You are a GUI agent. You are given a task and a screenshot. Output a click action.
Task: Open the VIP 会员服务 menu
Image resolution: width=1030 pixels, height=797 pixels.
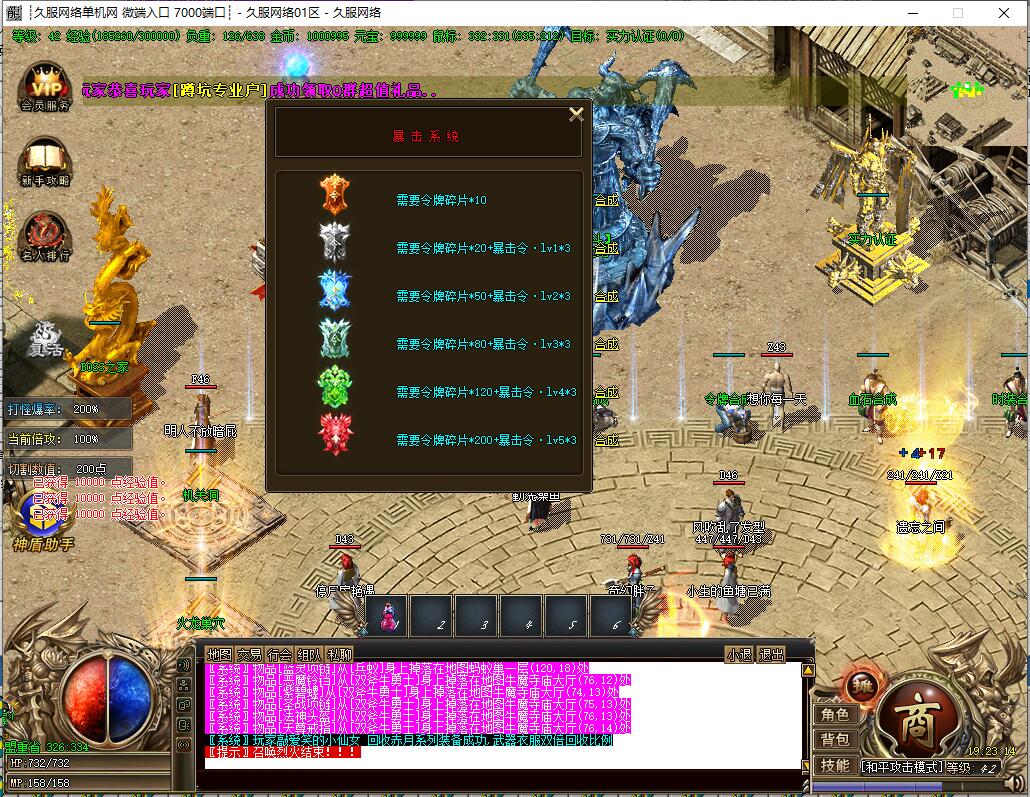45,84
